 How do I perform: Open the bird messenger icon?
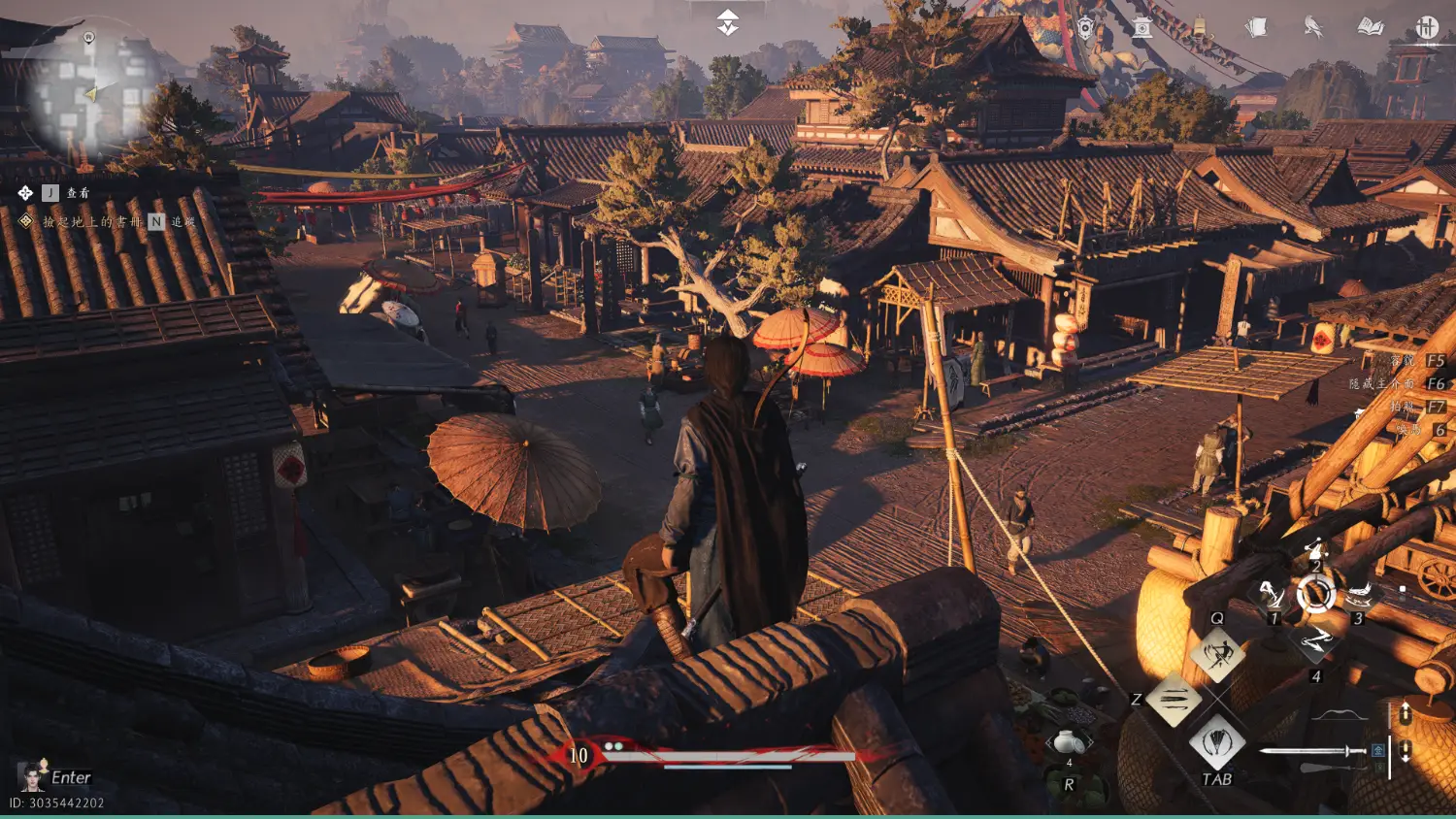(1313, 27)
